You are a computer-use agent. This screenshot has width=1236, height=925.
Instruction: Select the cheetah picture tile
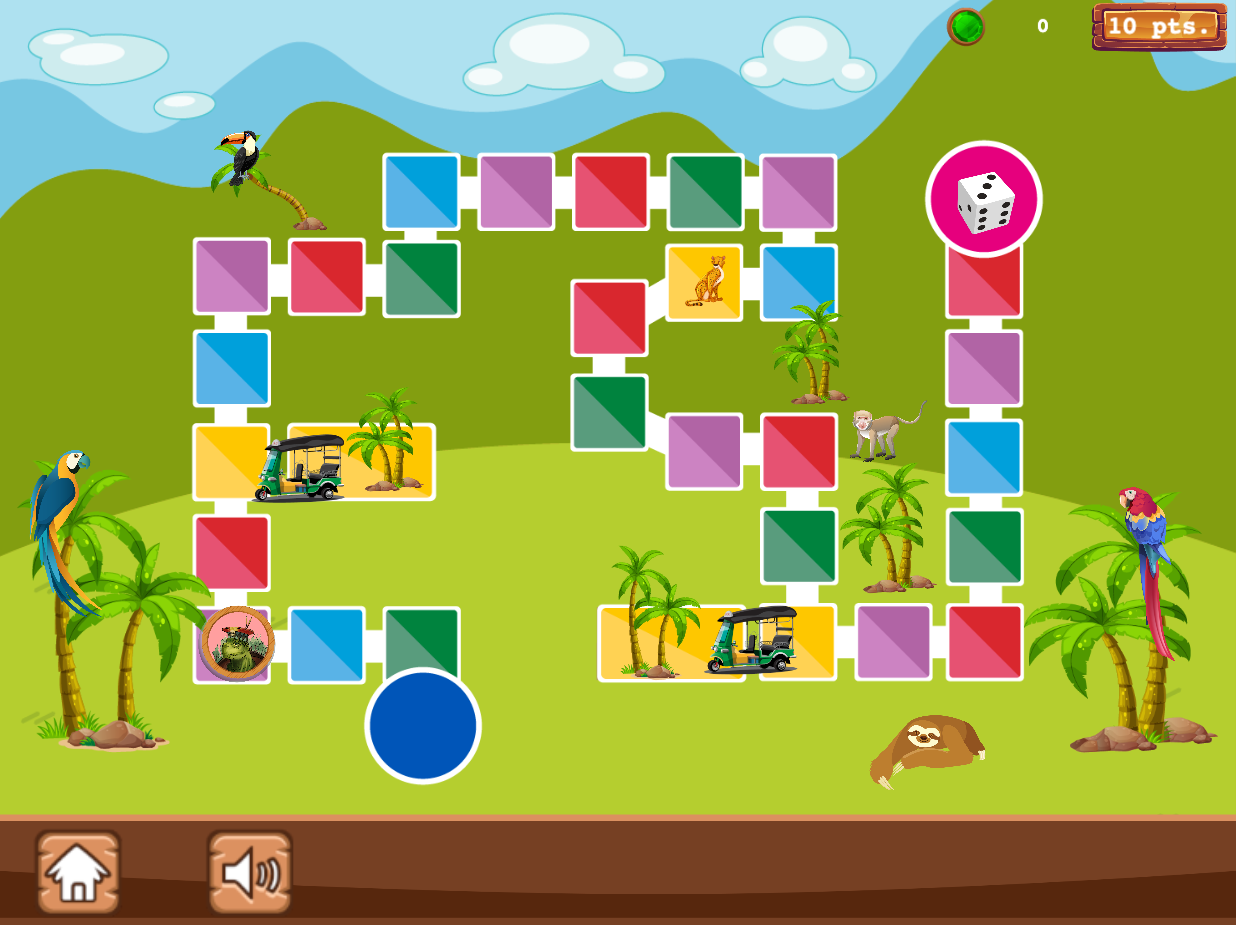(705, 282)
